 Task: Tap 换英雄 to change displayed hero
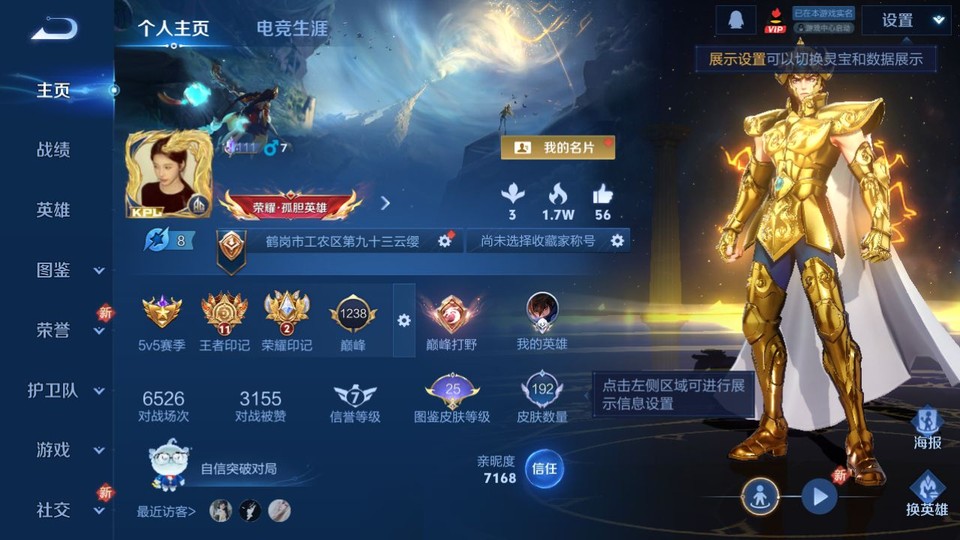pos(927,496)
